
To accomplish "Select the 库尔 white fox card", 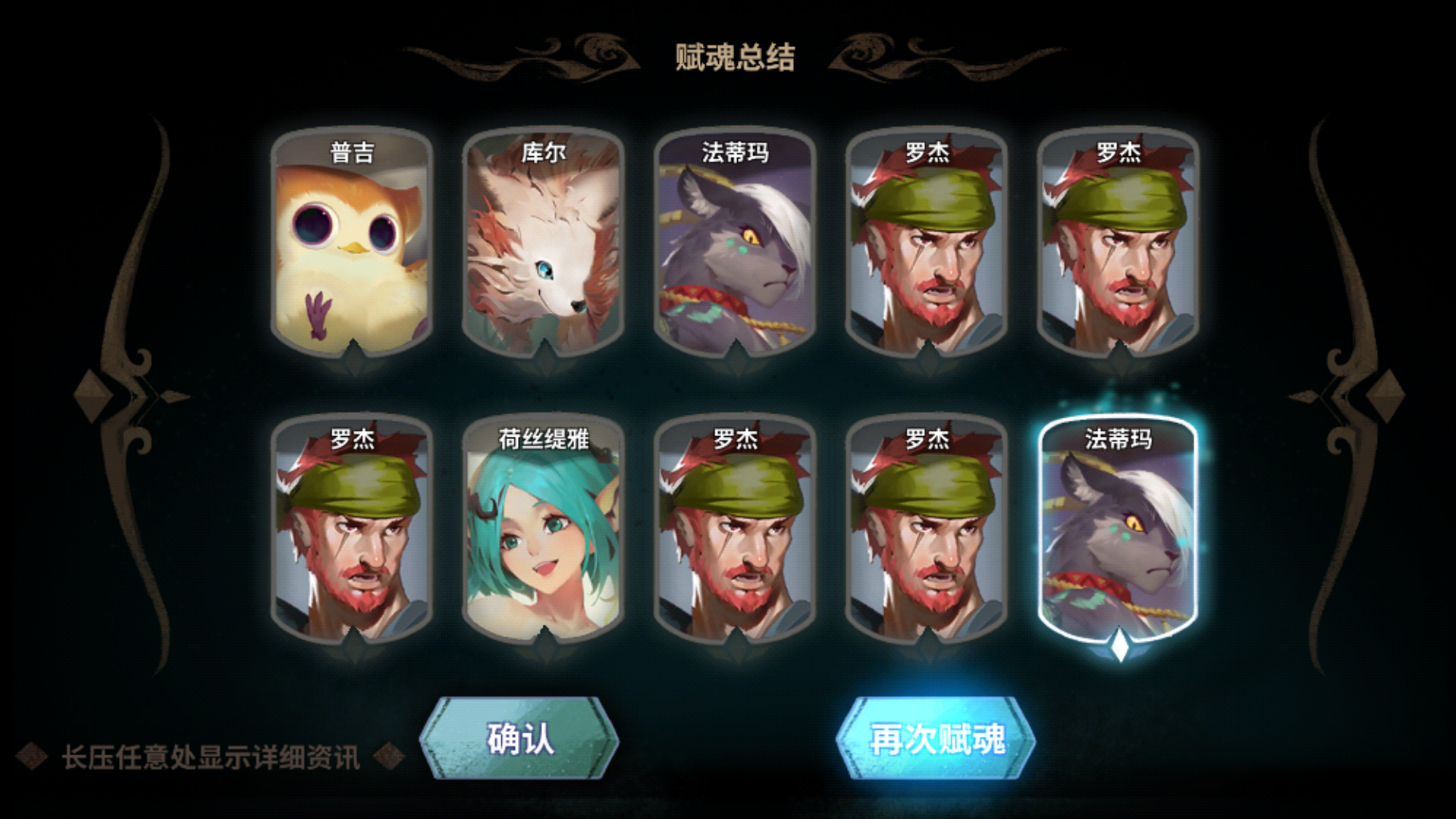I will (x=544, y=239).
